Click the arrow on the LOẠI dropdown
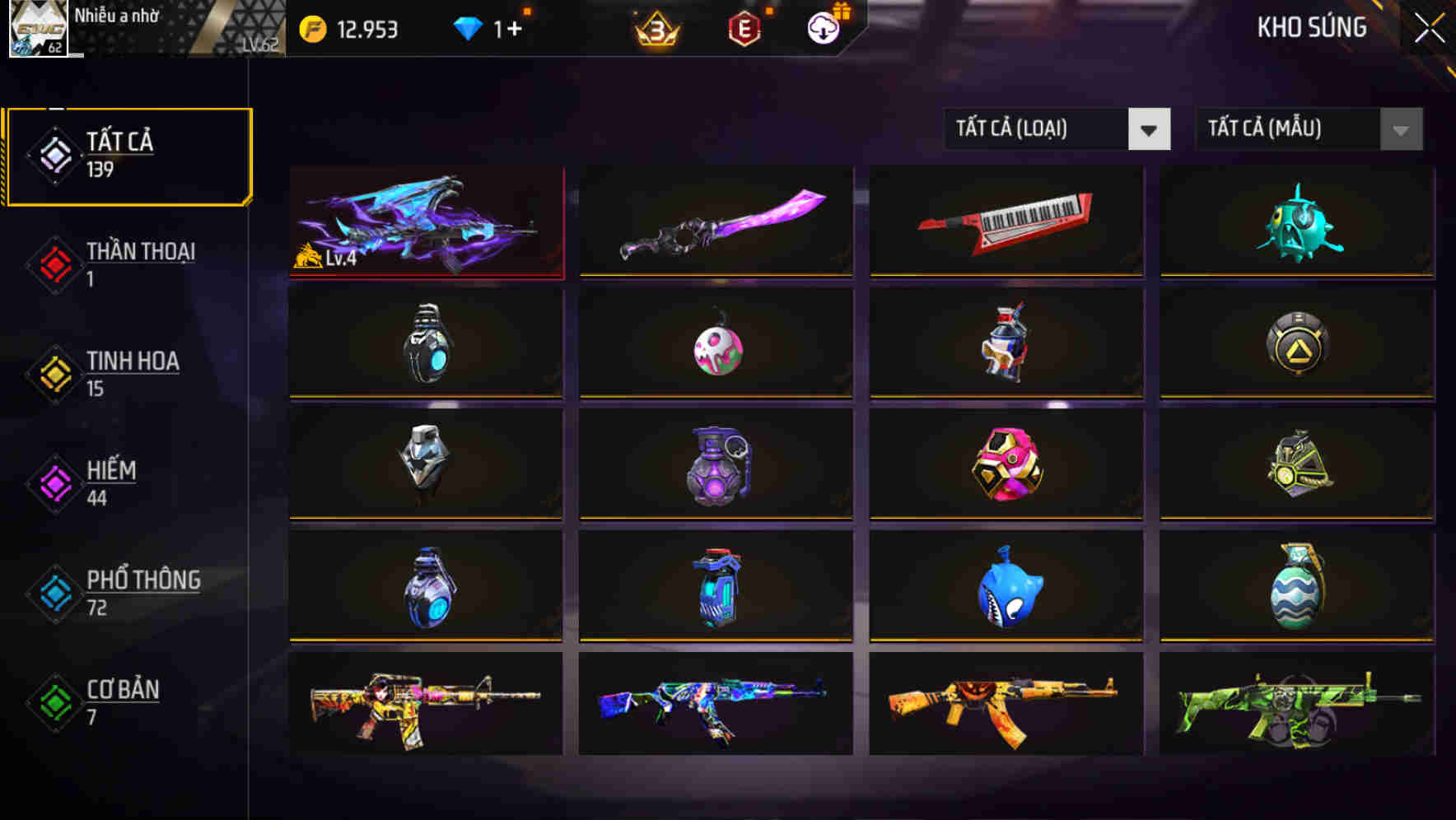The width and height of the screenshot is (1456, 820). 1150,129
